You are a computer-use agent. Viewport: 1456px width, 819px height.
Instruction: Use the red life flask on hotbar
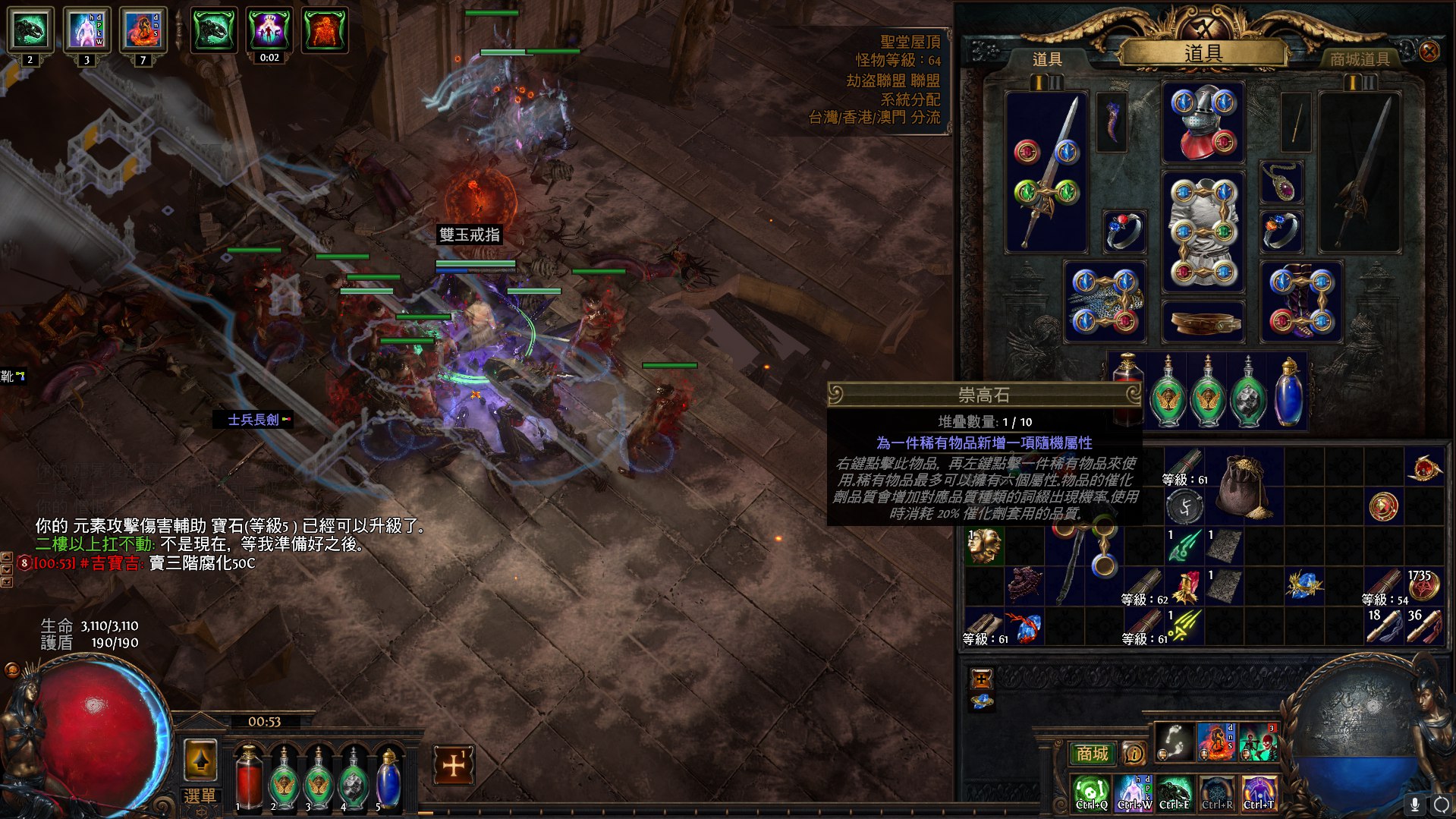(x=247, y=777)
